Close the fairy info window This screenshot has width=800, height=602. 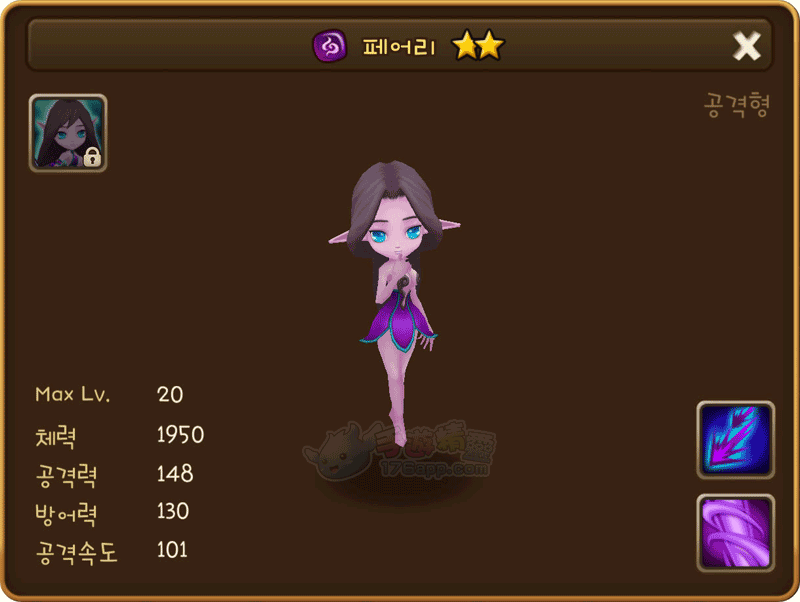tap(747, 46)
